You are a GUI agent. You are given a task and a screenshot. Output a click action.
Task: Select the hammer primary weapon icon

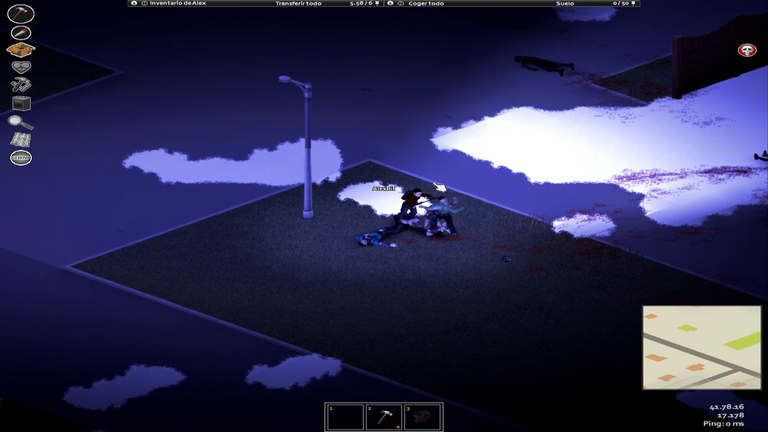(x=20, y=14)
